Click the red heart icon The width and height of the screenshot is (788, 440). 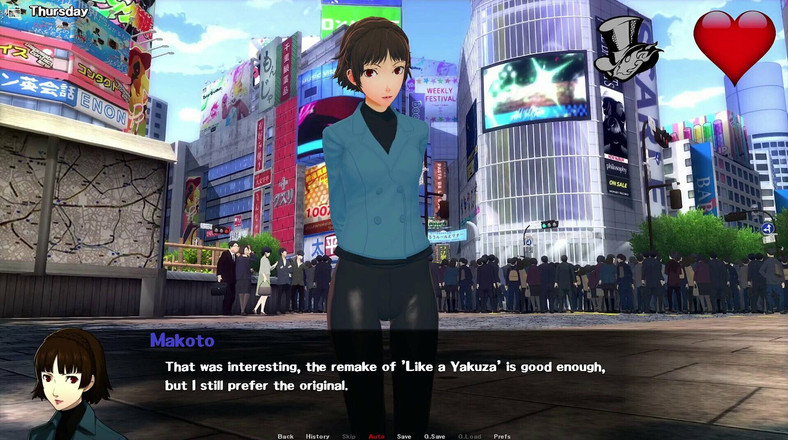click(x=734, y=45)
